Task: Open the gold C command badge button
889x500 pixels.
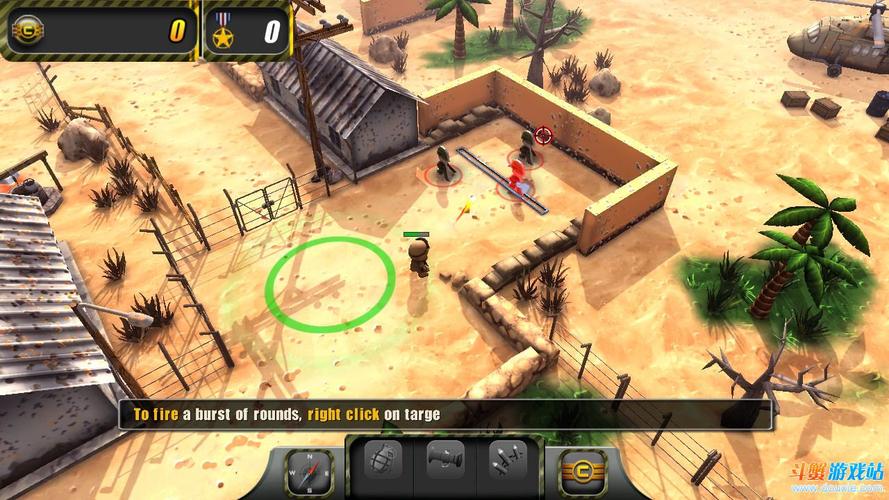Action: pyautogui.click(x=578, y=469)
